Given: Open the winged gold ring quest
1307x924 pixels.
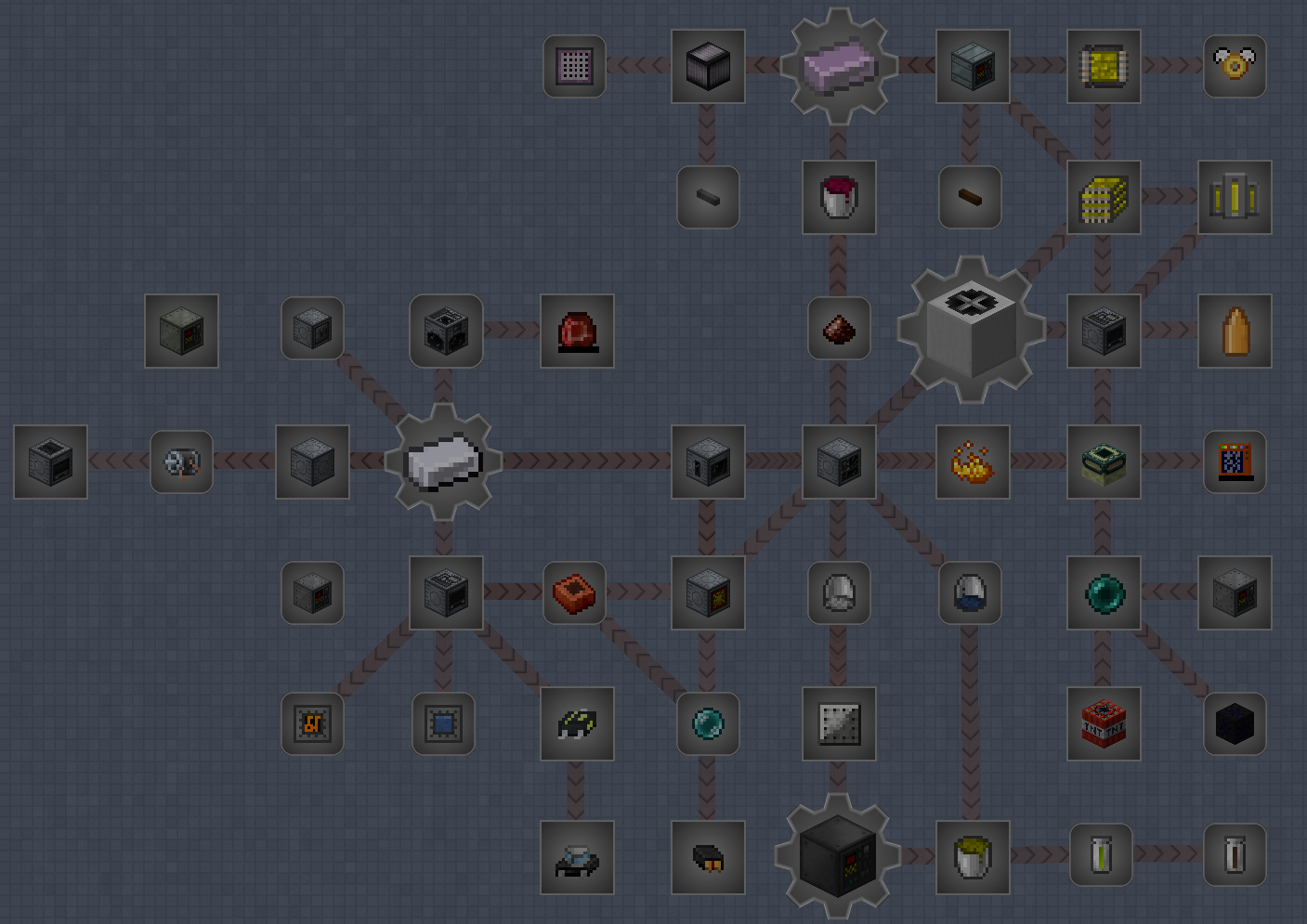Looking at the screenshot, I should point(1235,66).
